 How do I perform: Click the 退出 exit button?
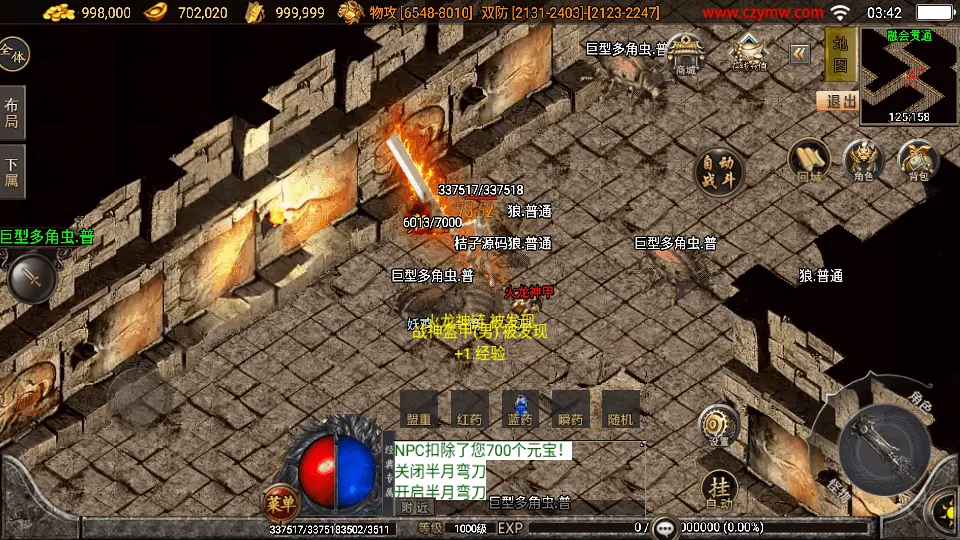(837, 101)
